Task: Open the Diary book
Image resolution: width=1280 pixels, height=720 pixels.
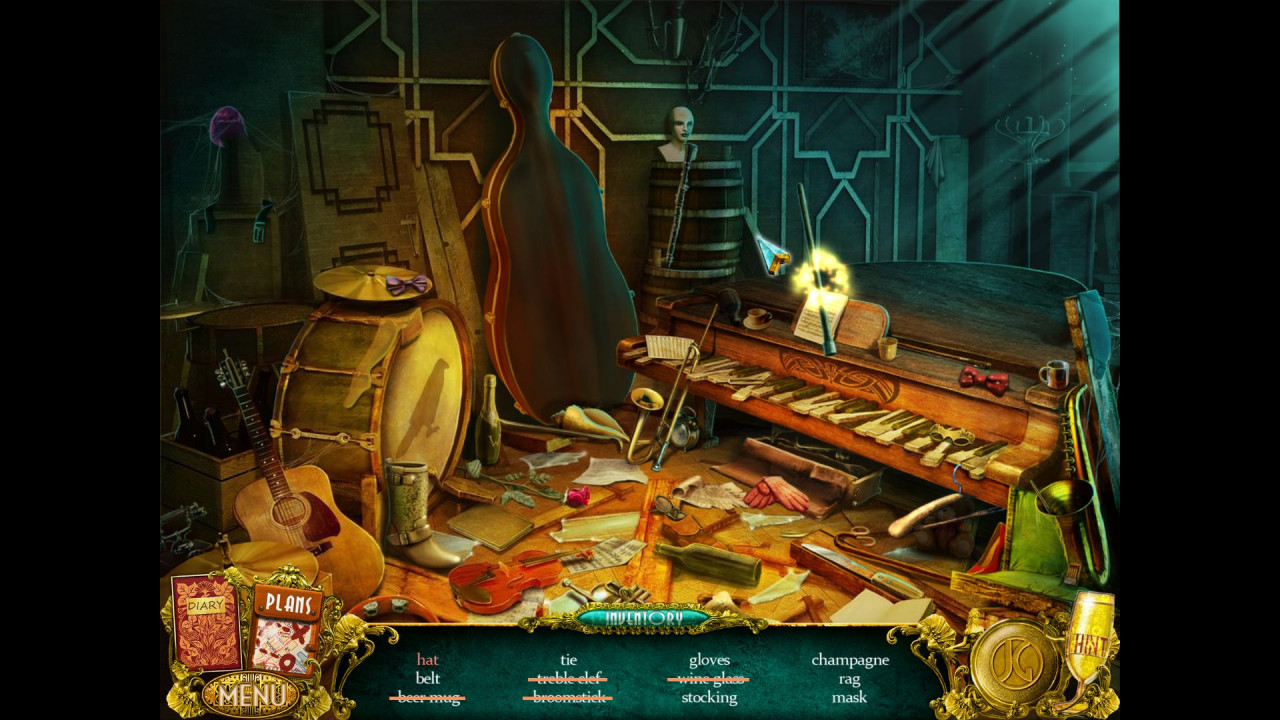Action: 206,622
